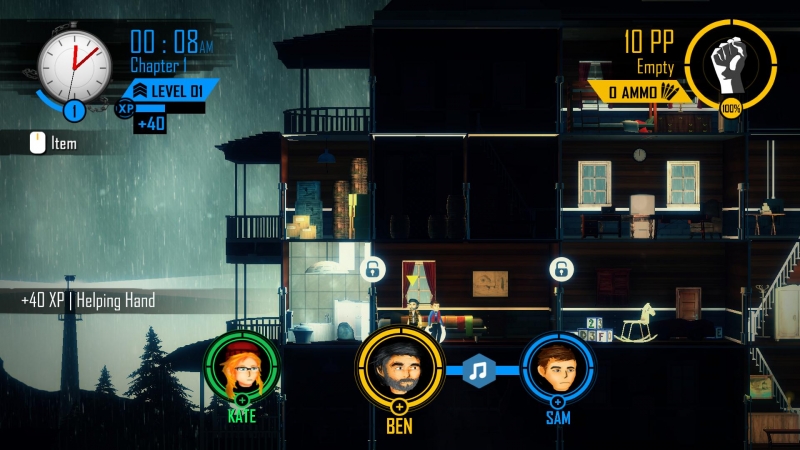Select Ben's character portrait

point(399,368)
